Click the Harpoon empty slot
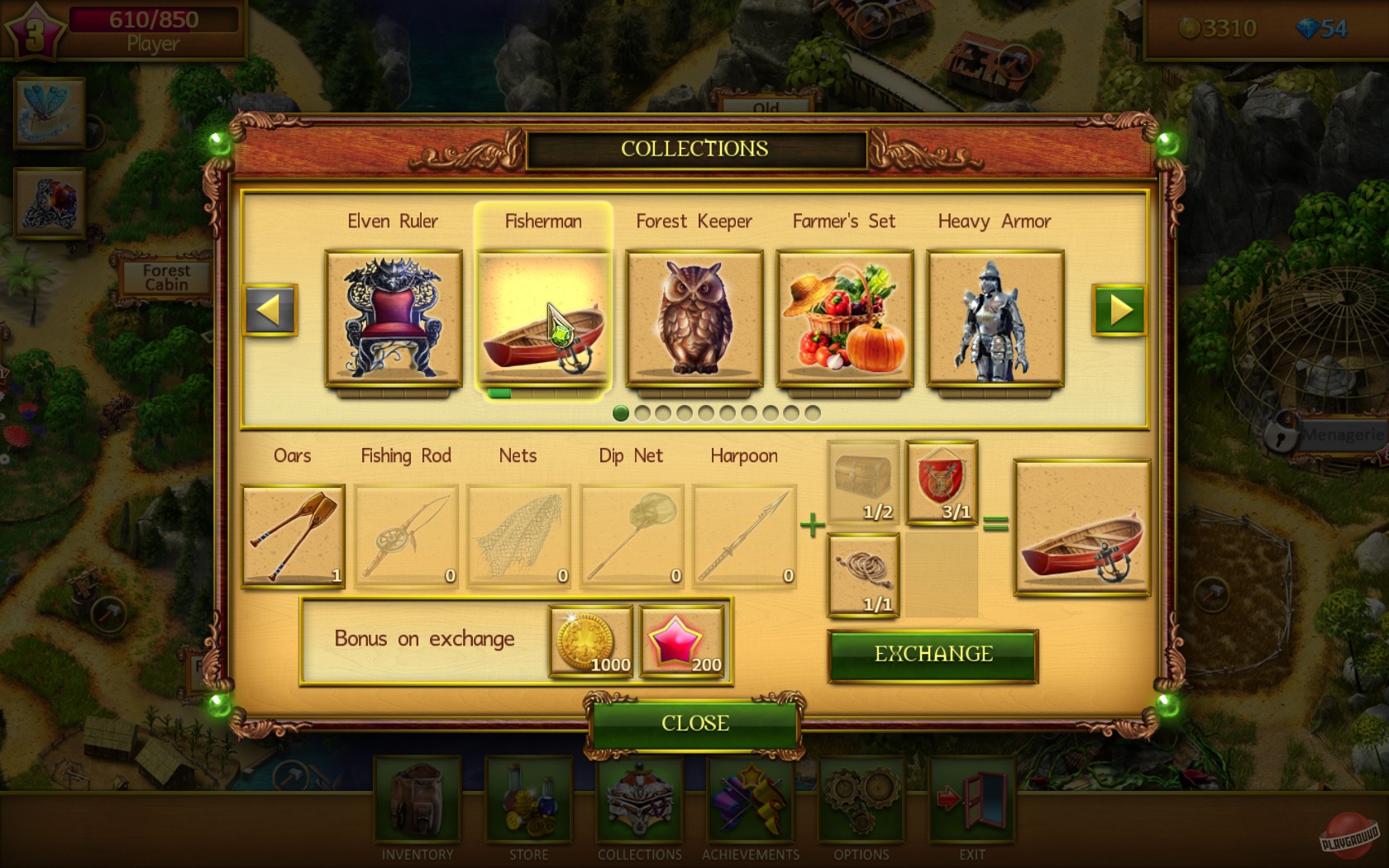This screenshot has height=868, width=1389. click(743, 536)
